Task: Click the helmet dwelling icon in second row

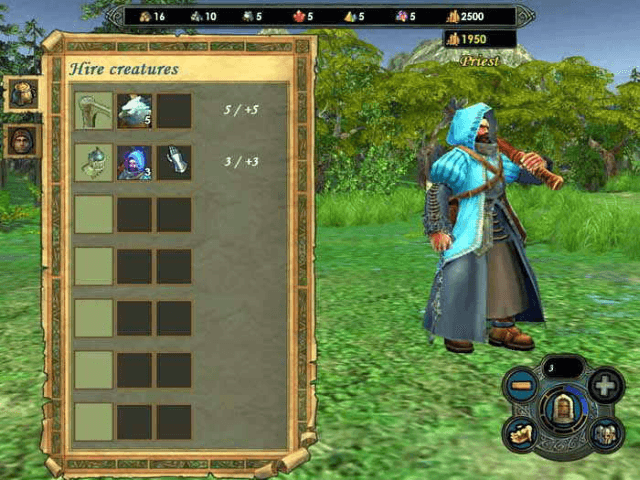Action: coord(93,162)
